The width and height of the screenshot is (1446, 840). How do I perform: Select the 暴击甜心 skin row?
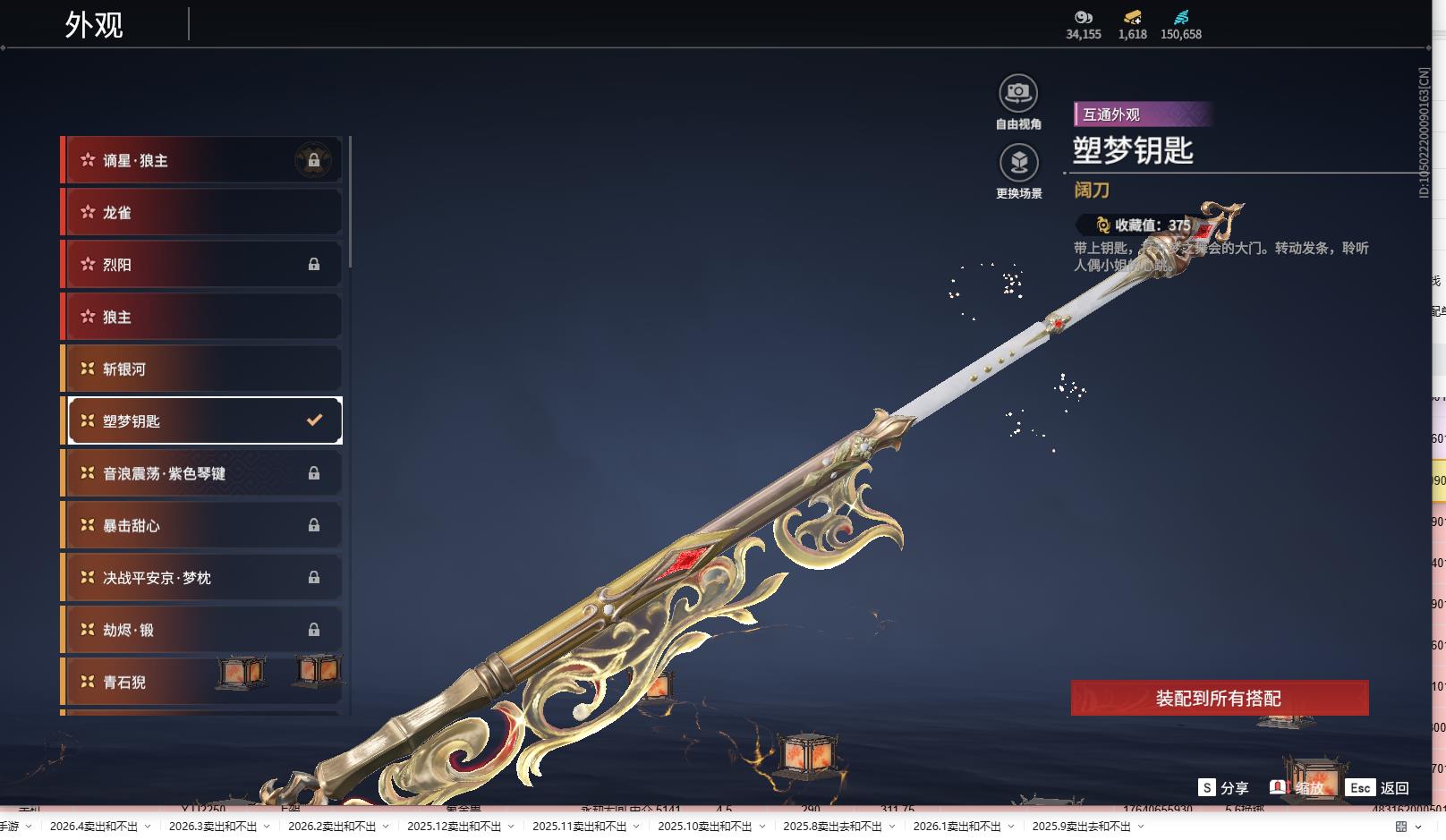202,525
